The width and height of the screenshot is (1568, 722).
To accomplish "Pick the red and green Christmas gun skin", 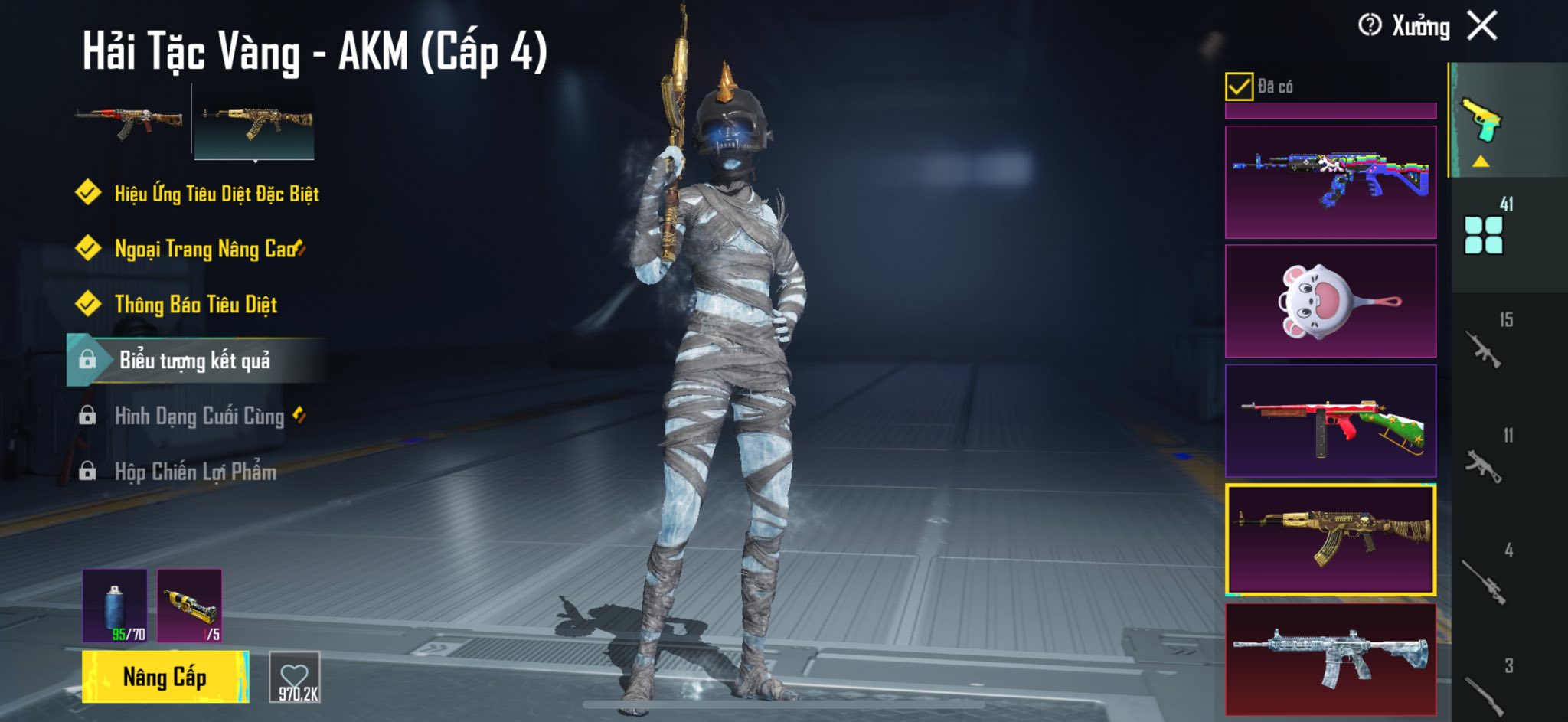I will (1331, 420).
